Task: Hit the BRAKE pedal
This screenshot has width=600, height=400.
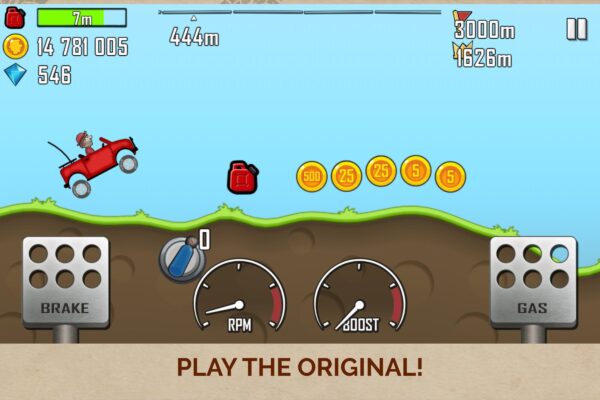Action: [65, 281]
